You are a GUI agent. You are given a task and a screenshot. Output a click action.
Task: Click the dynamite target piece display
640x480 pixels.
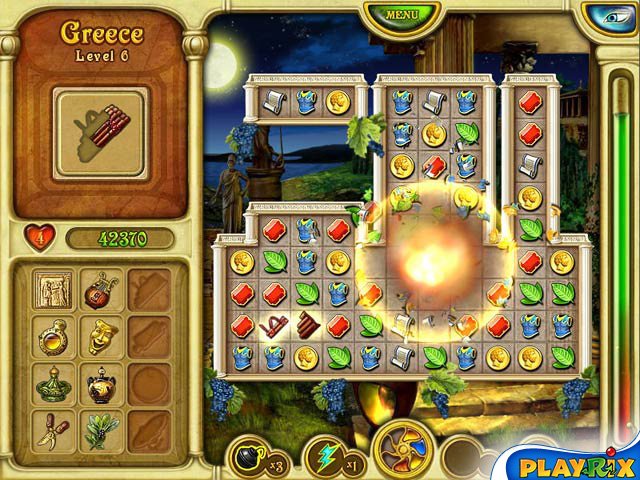point(100,134)
